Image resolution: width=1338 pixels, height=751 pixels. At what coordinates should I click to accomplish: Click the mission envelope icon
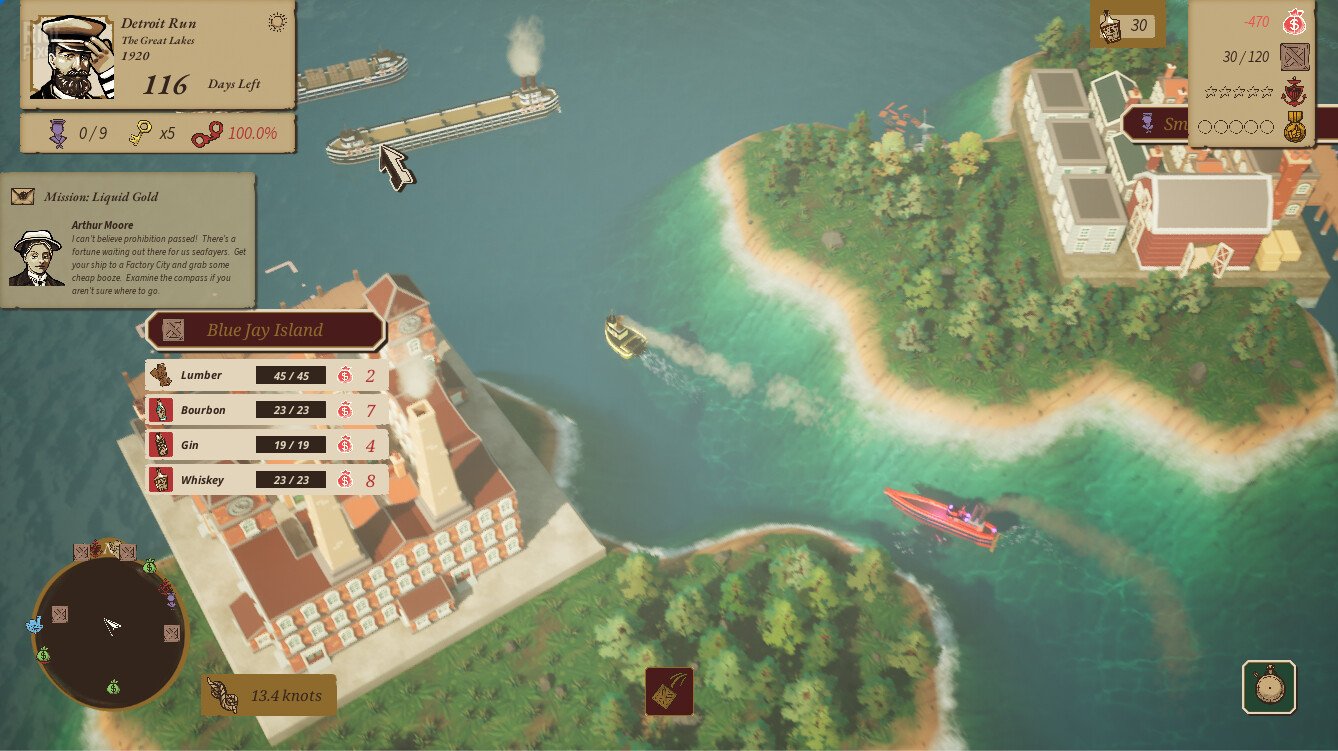pyautogui.click(x=23, y=197)
